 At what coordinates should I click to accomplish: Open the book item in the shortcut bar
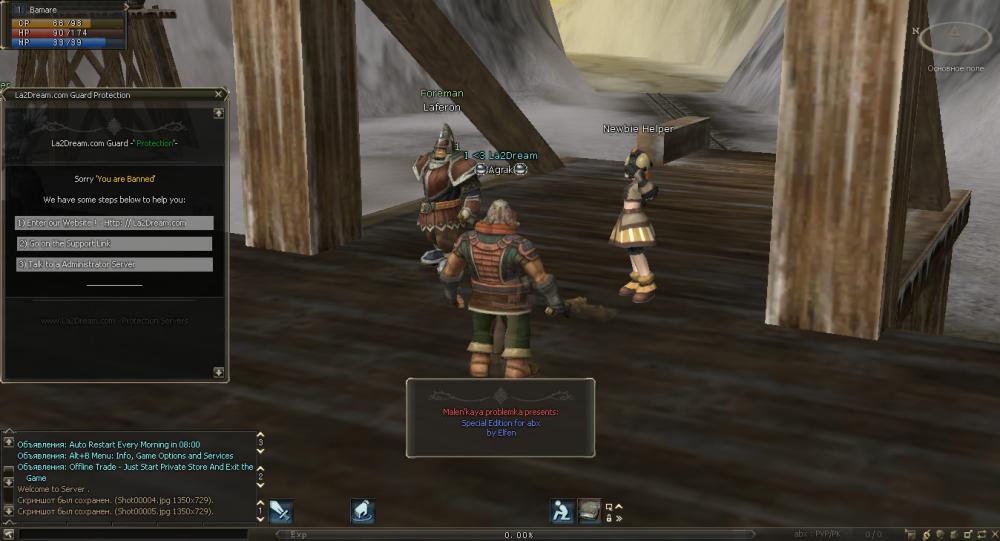pos(590,511)
